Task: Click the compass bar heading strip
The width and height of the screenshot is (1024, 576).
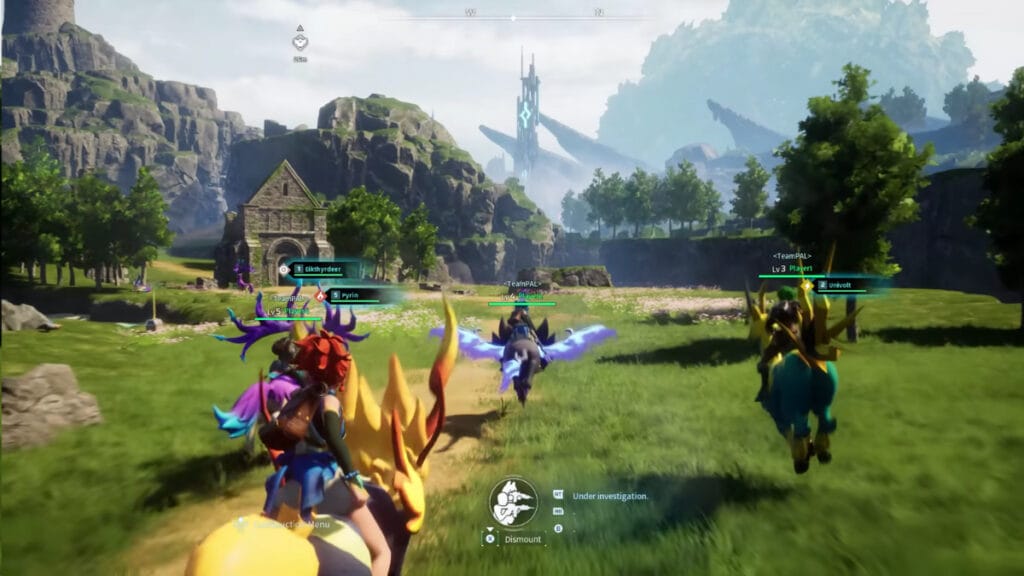Action: coord(534,14)
